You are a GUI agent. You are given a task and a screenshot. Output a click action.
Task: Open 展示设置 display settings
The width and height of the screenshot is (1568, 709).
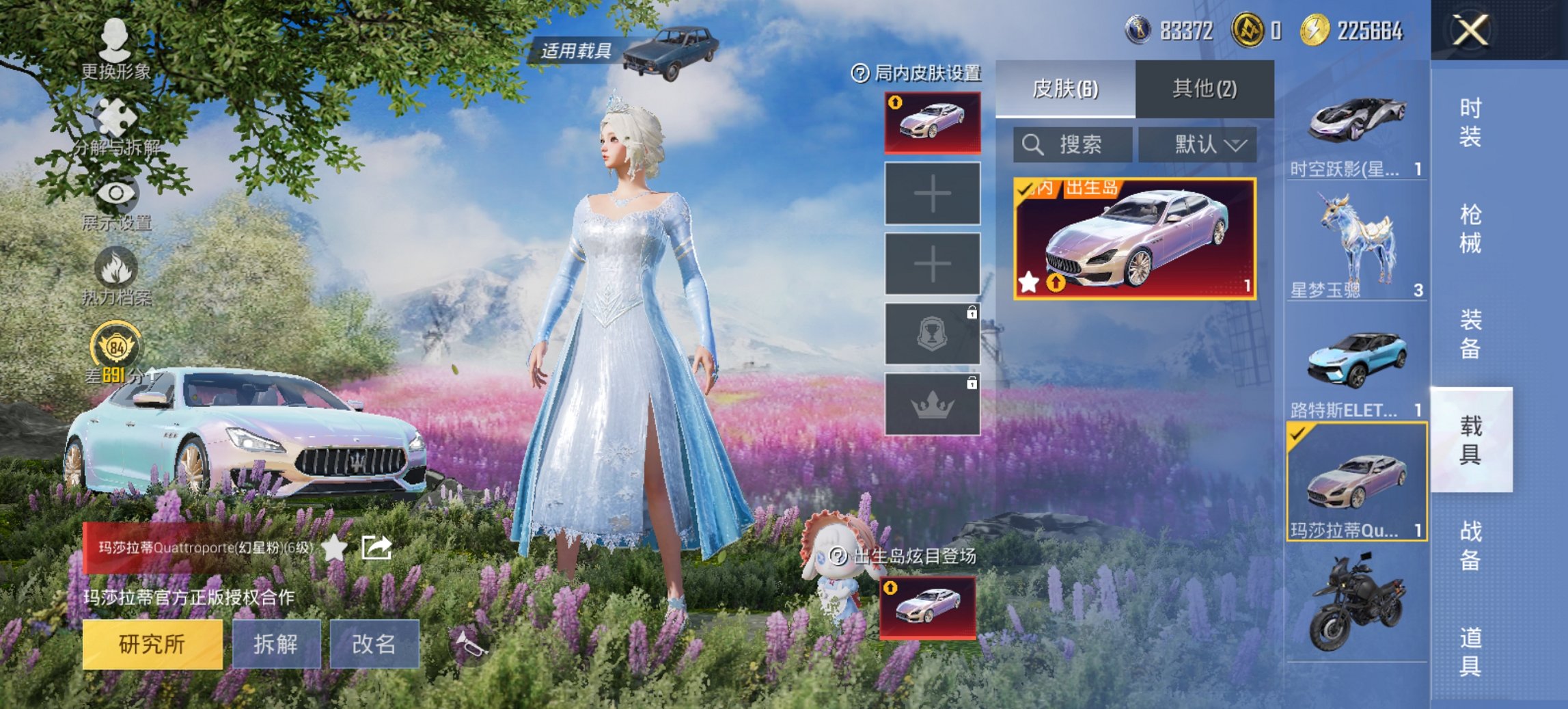tap(115, 196)
